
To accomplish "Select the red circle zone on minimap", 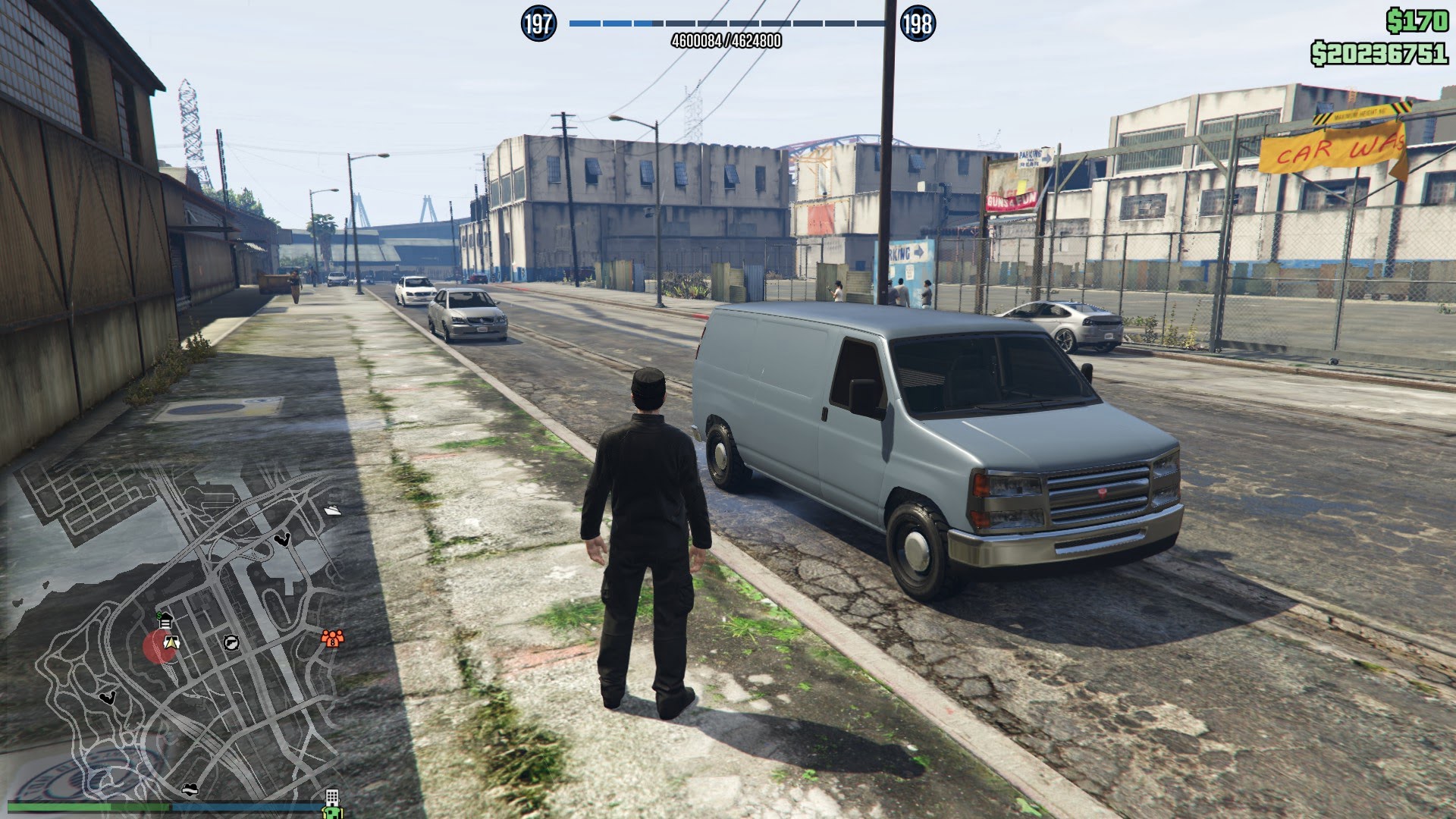I will click(155, 649).
